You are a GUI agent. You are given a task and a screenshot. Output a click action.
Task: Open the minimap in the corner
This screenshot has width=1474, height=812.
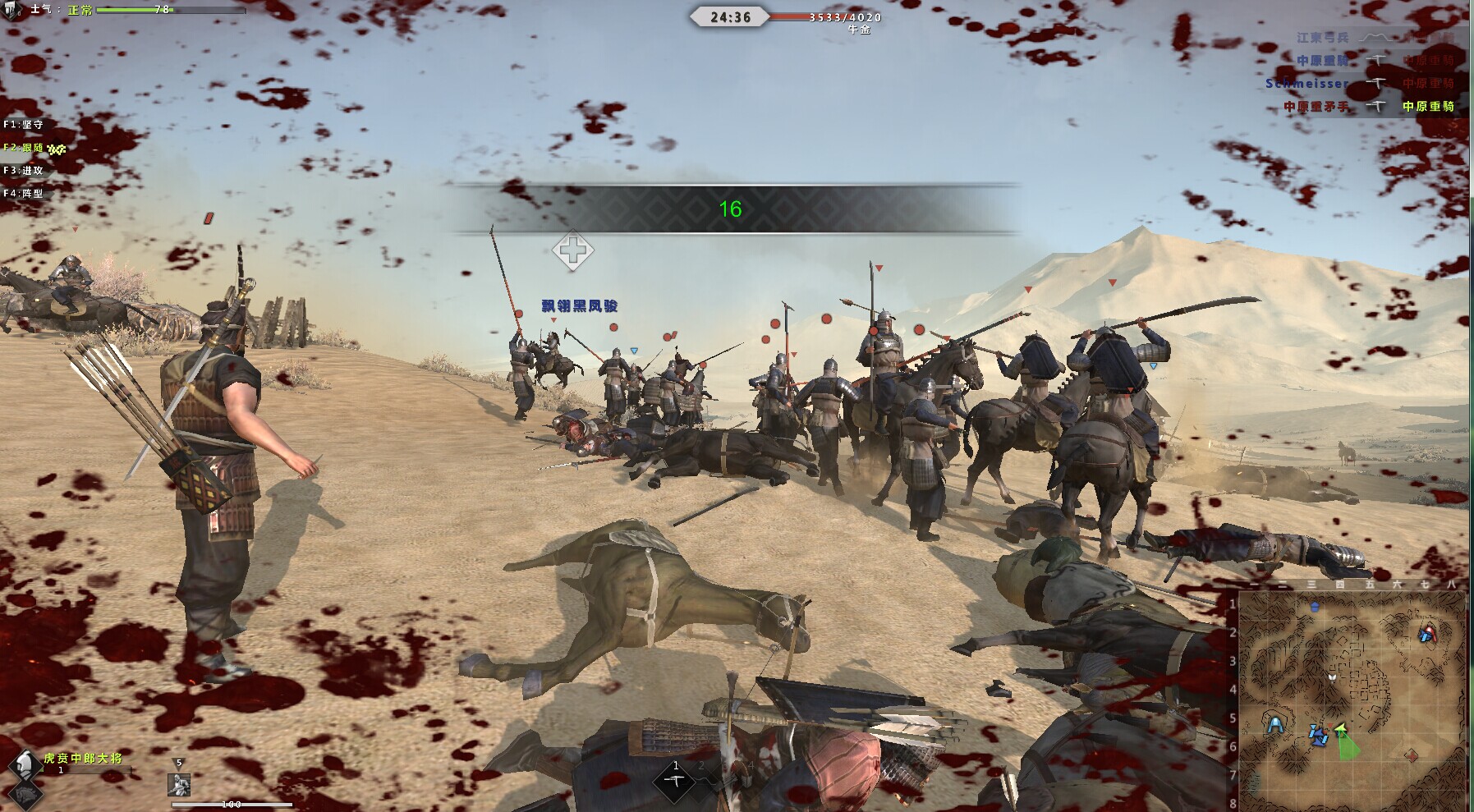(1351, 700)
